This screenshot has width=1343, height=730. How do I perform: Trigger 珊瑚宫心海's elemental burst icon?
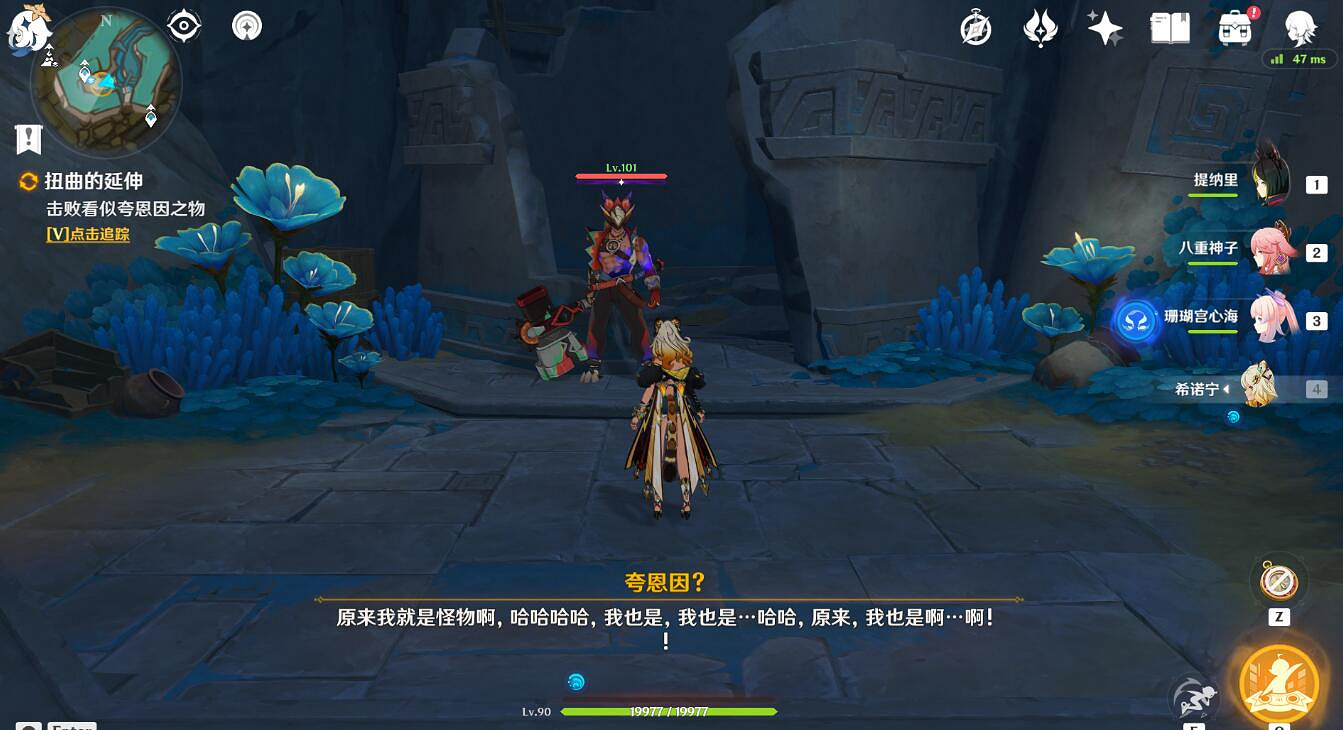[x=1136, y=322]
